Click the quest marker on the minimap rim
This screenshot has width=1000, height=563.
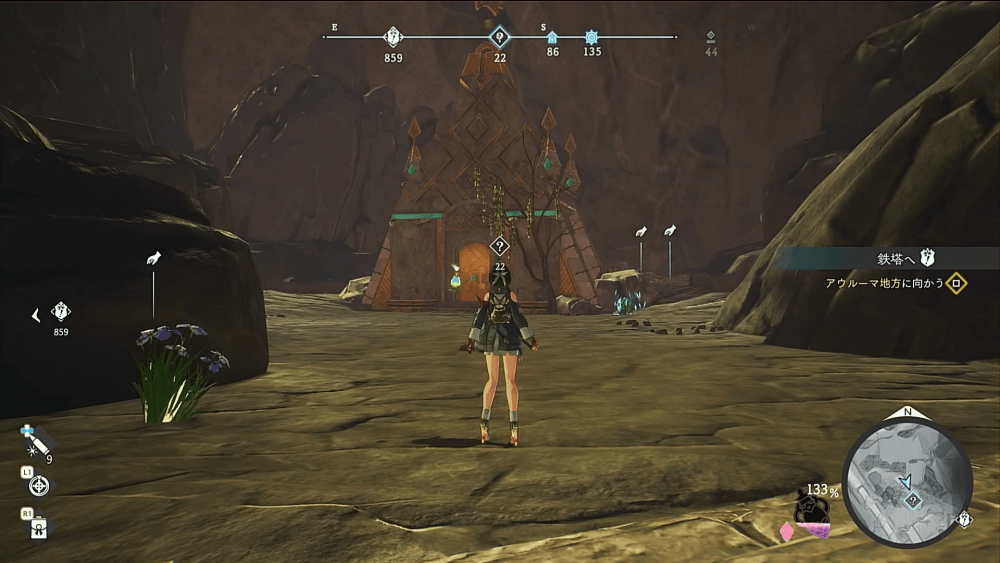(965, 519)
